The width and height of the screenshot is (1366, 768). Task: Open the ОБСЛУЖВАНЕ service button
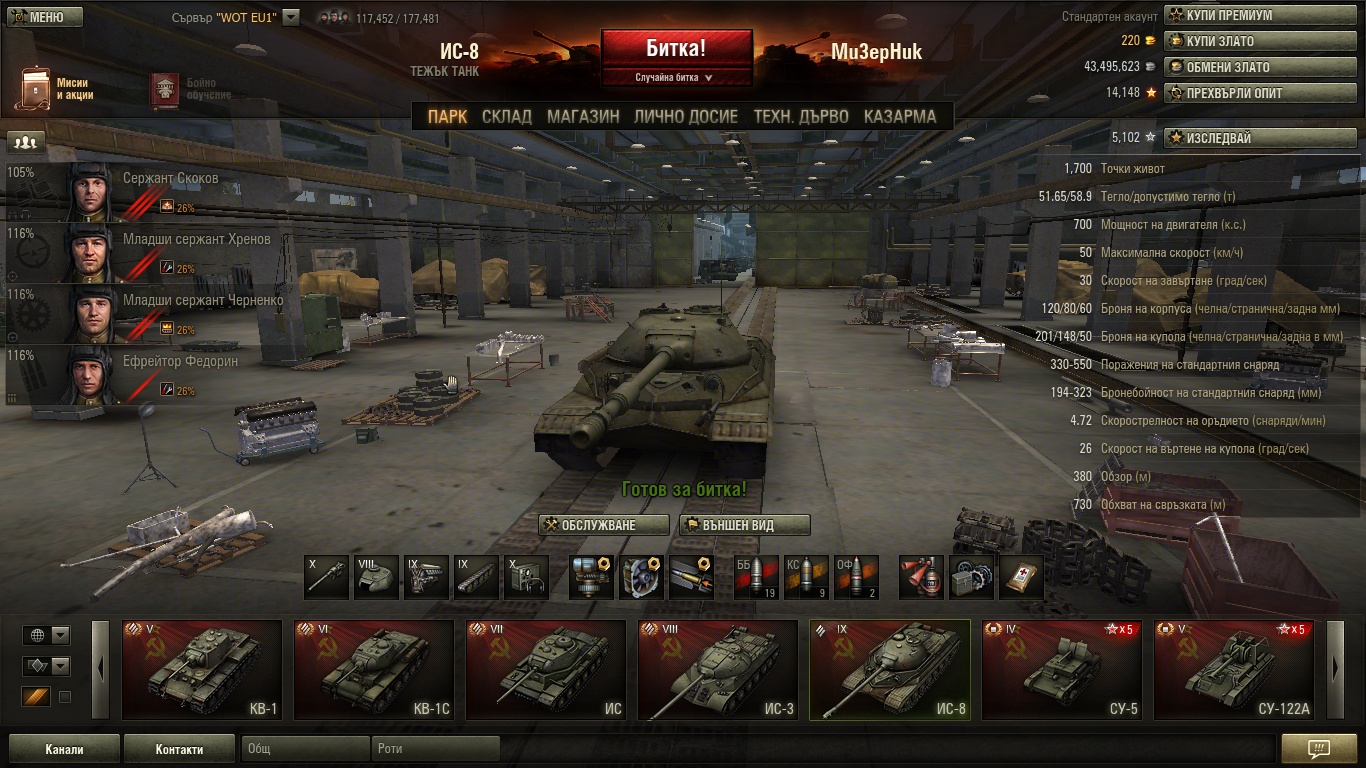tap(604, 525)
